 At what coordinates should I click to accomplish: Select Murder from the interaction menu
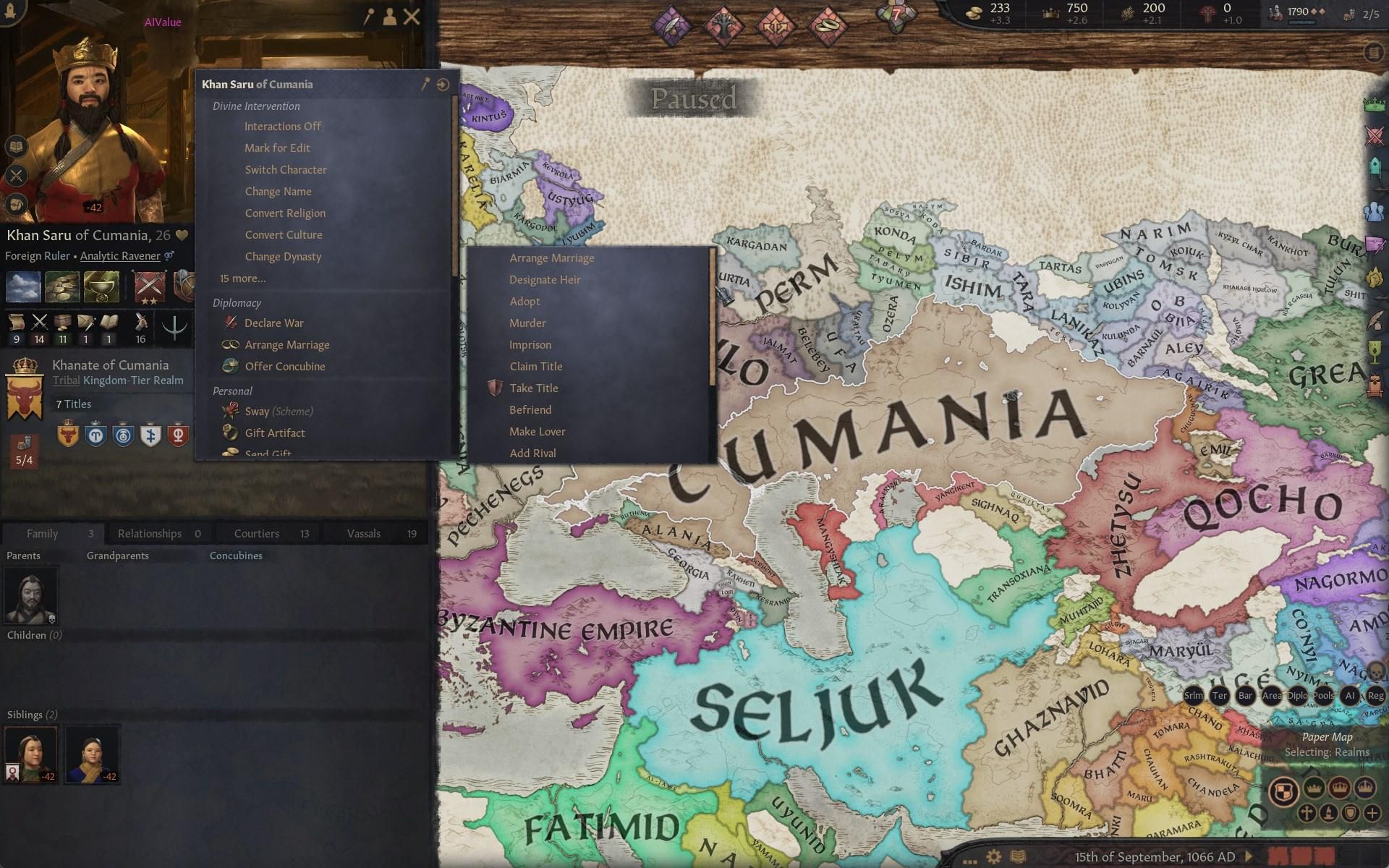[527, 323]
